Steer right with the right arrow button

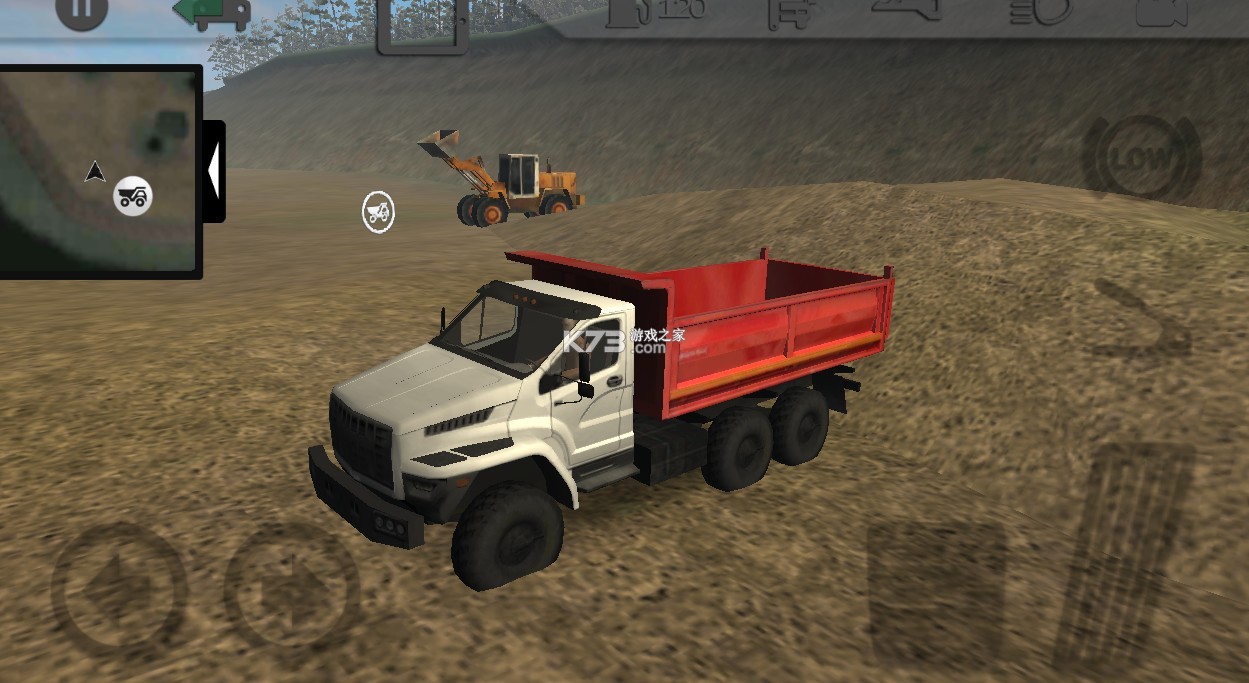tap(291, 590)
